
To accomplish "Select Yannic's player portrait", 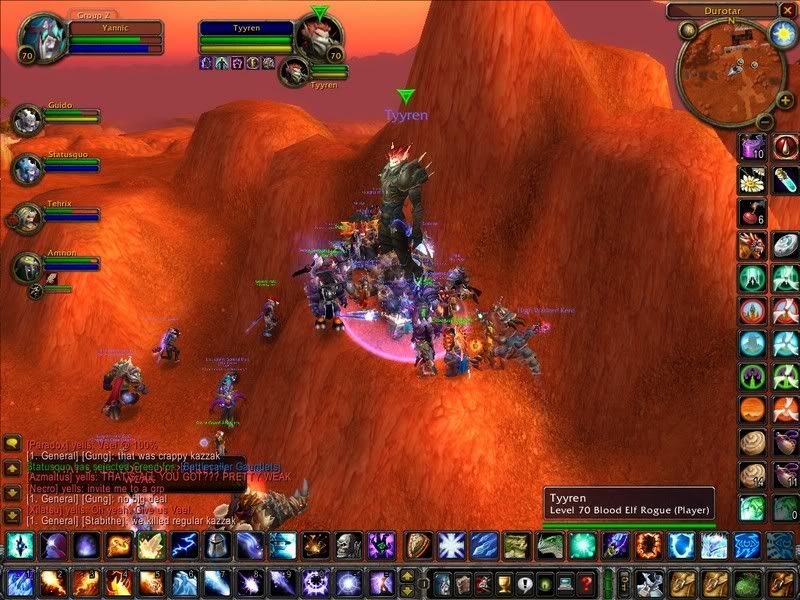I will (x=42, y=41).
